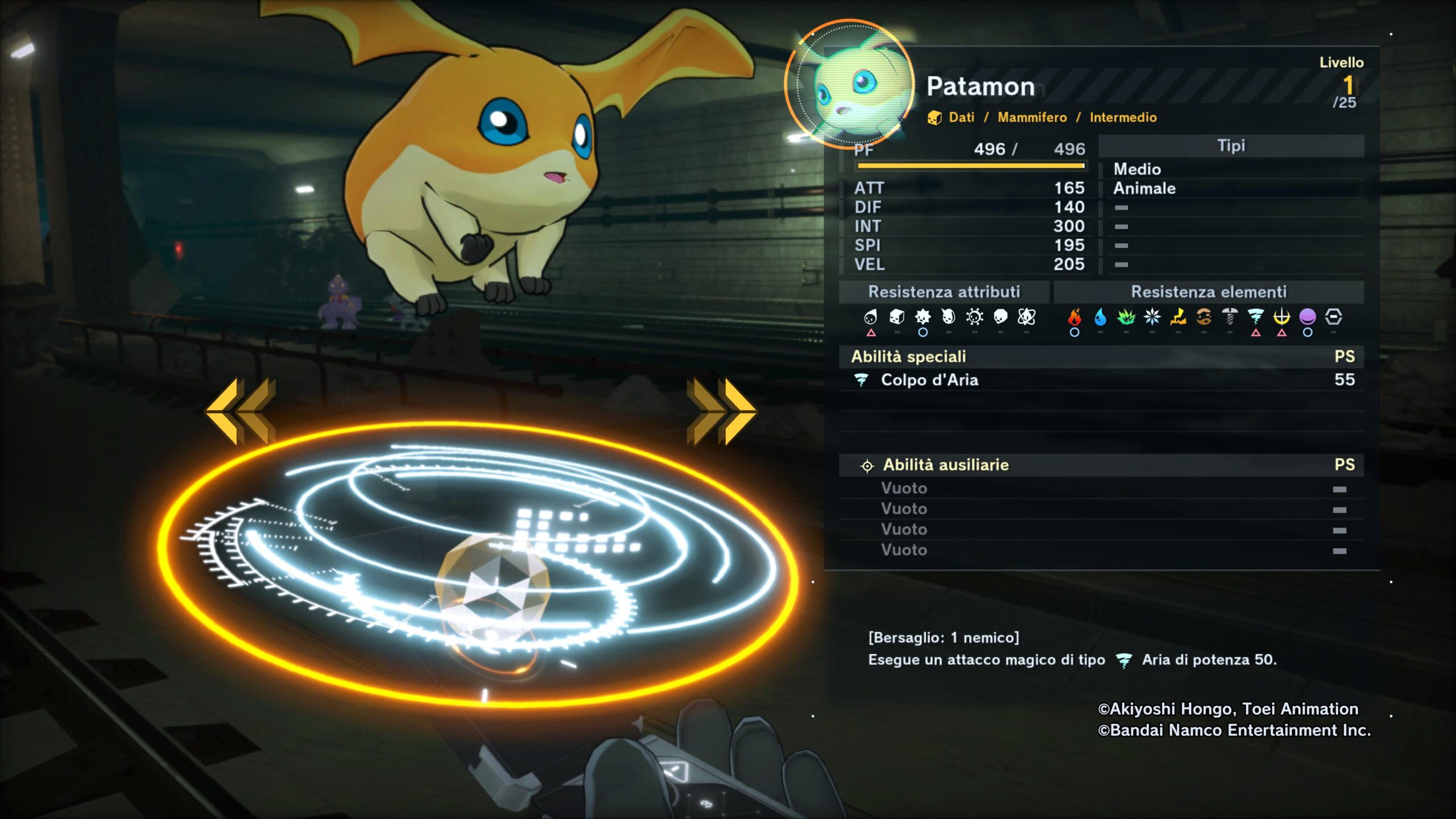Viewport: 1456px width, 819px height.
Task: Select the purple orb element icon
Action: [1308, 316]
